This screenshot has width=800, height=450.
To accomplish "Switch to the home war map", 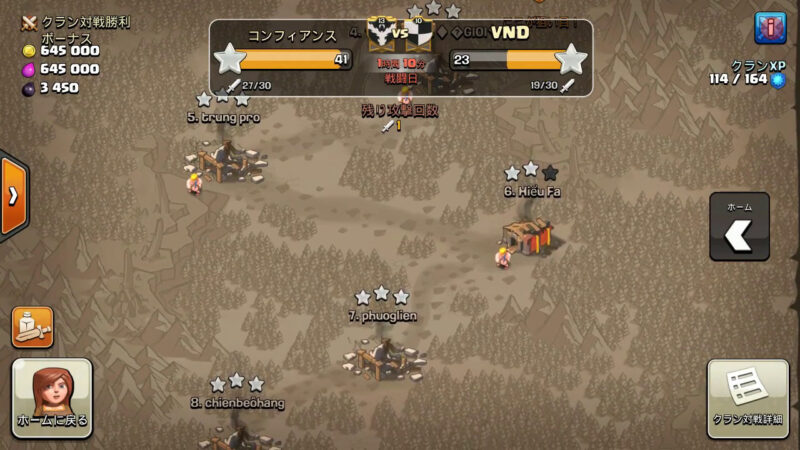I will point(739,229).
